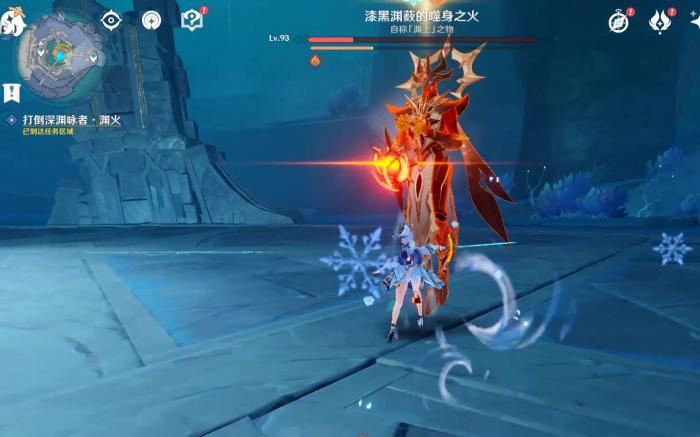The image size is (700, 437).
Task: Open the tutorial book icon with question mark
Action: (x=192, y=20)
